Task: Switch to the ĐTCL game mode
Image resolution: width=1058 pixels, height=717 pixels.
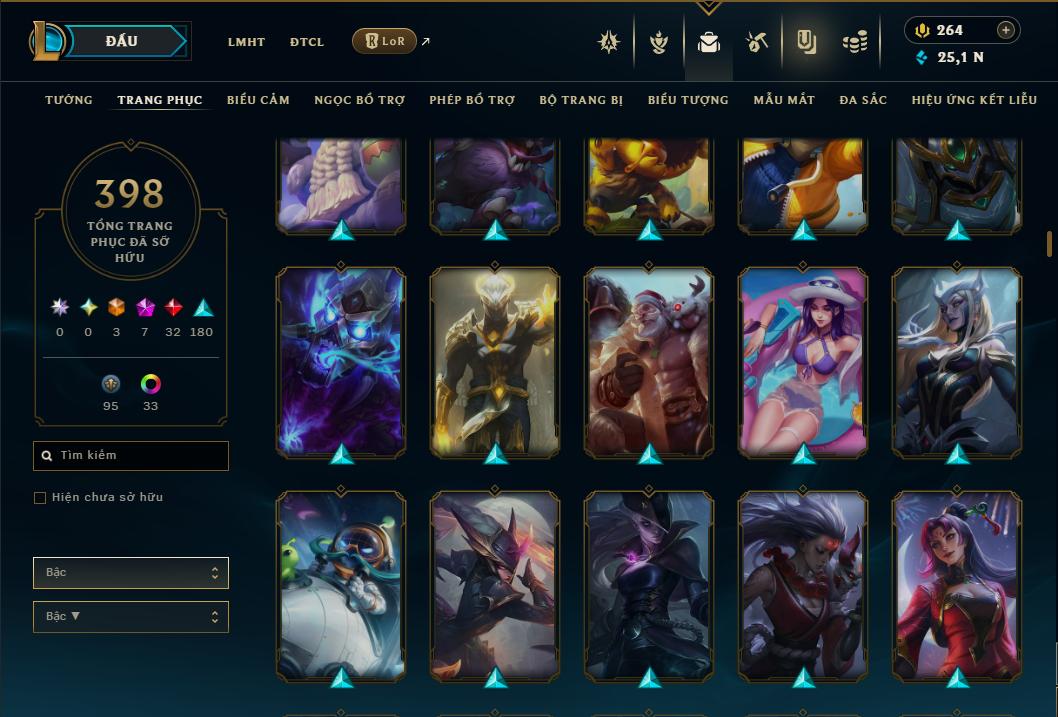Action: coord(307,42)
